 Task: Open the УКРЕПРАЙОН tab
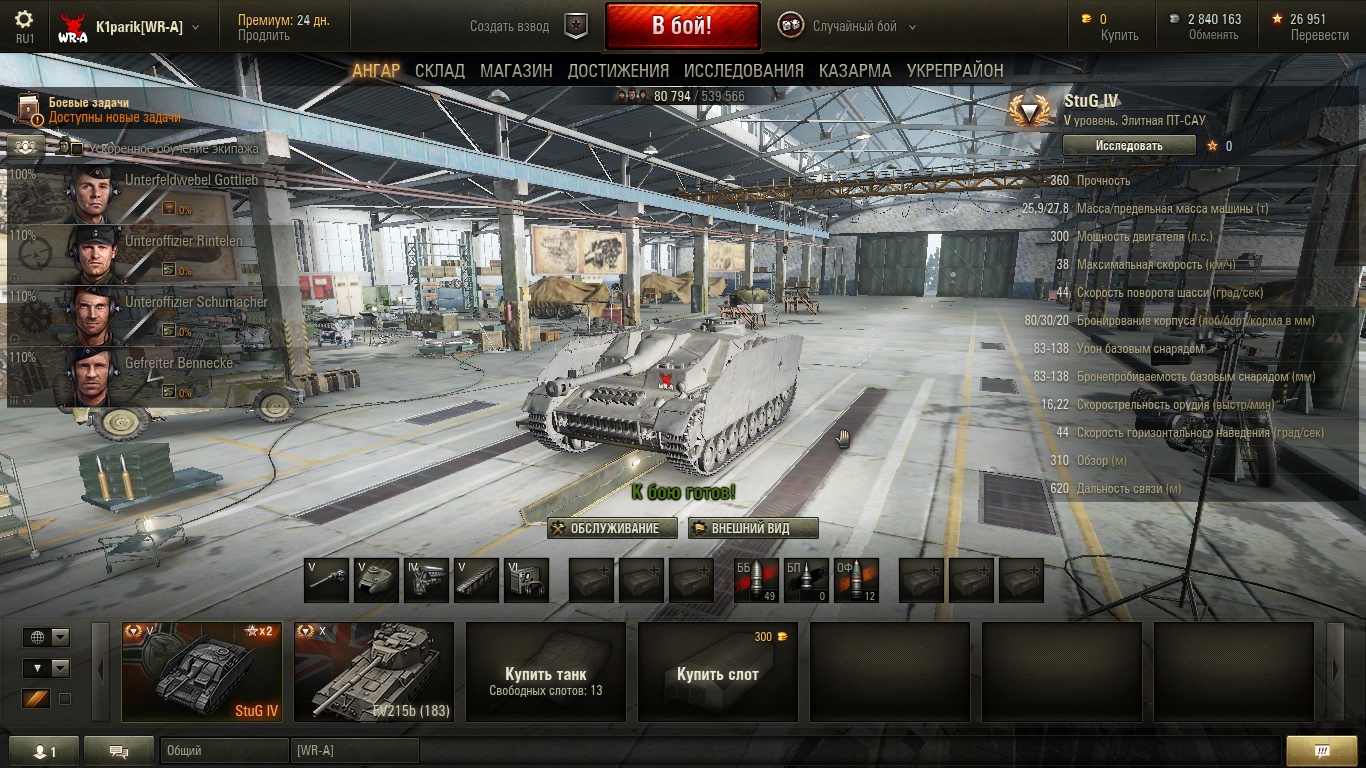[x=955, y=70]
